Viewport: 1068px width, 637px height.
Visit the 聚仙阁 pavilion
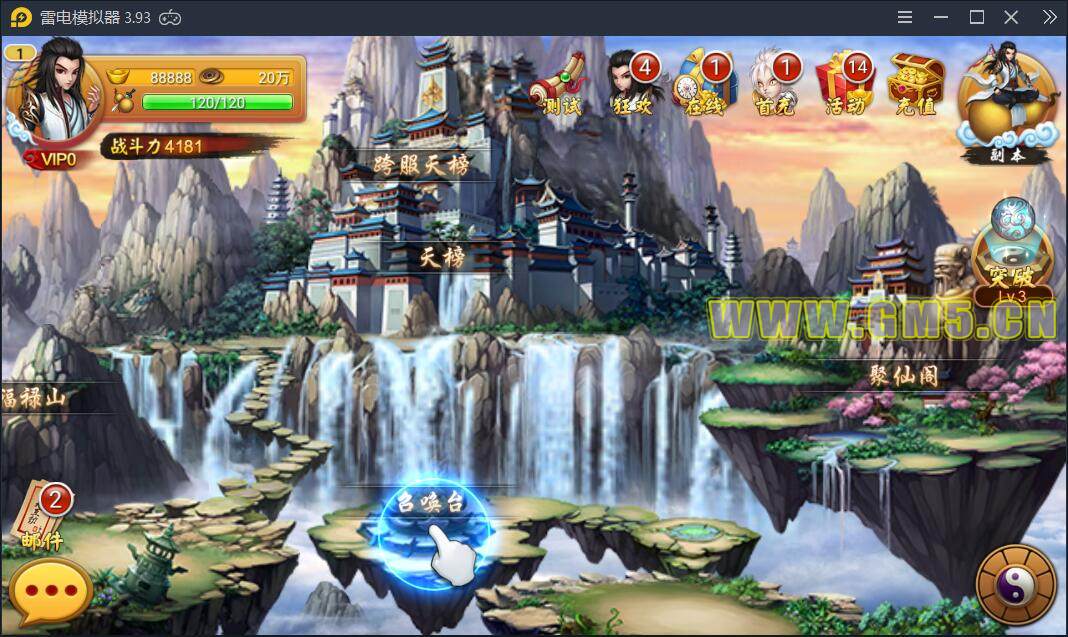coord(903,376)
